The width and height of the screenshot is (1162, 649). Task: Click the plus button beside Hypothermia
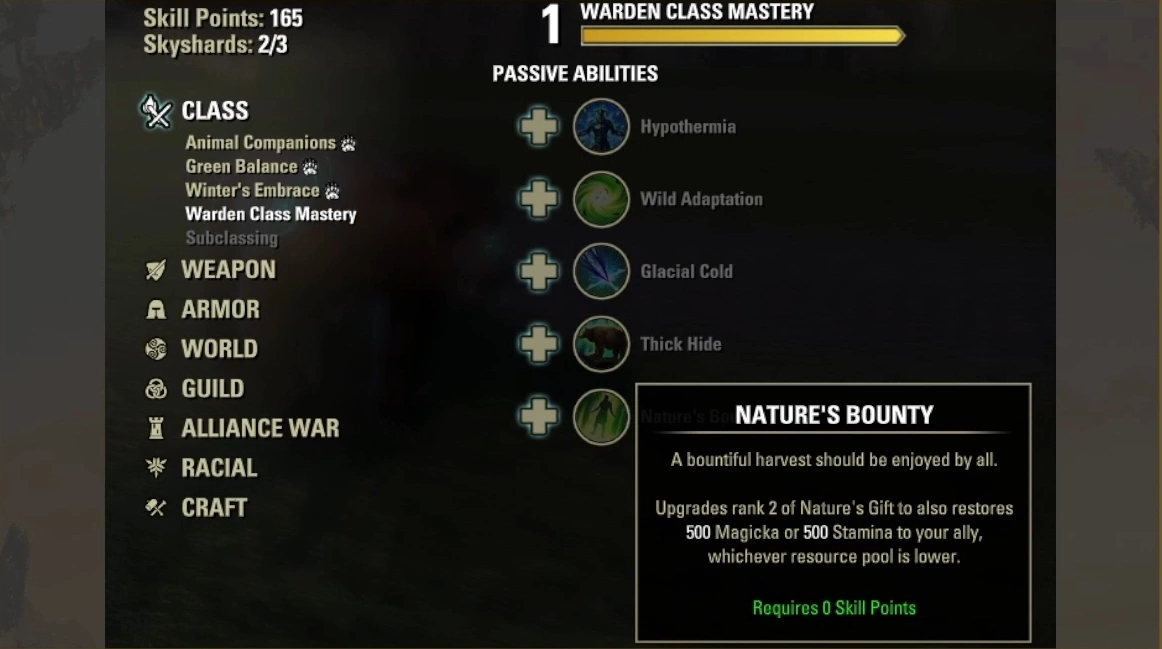pyautogui.click(x=538, y=127)
